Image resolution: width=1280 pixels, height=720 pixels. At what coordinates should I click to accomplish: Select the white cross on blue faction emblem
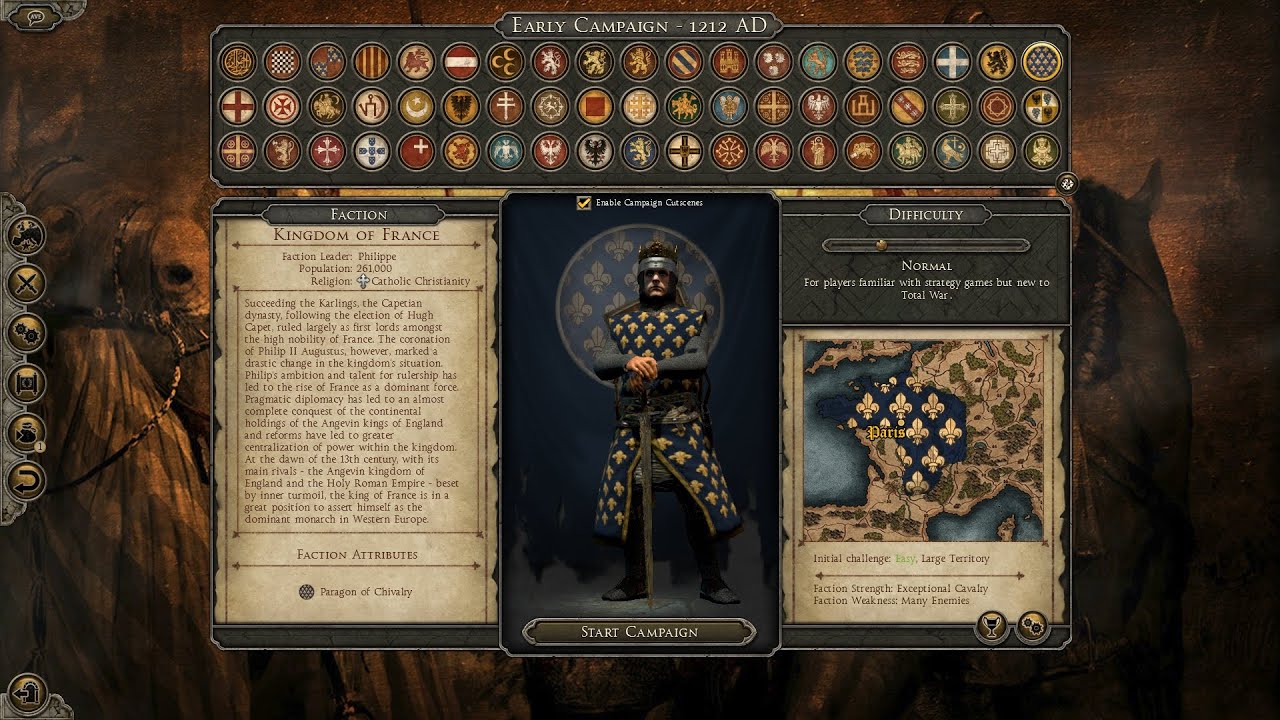(952, 62)
